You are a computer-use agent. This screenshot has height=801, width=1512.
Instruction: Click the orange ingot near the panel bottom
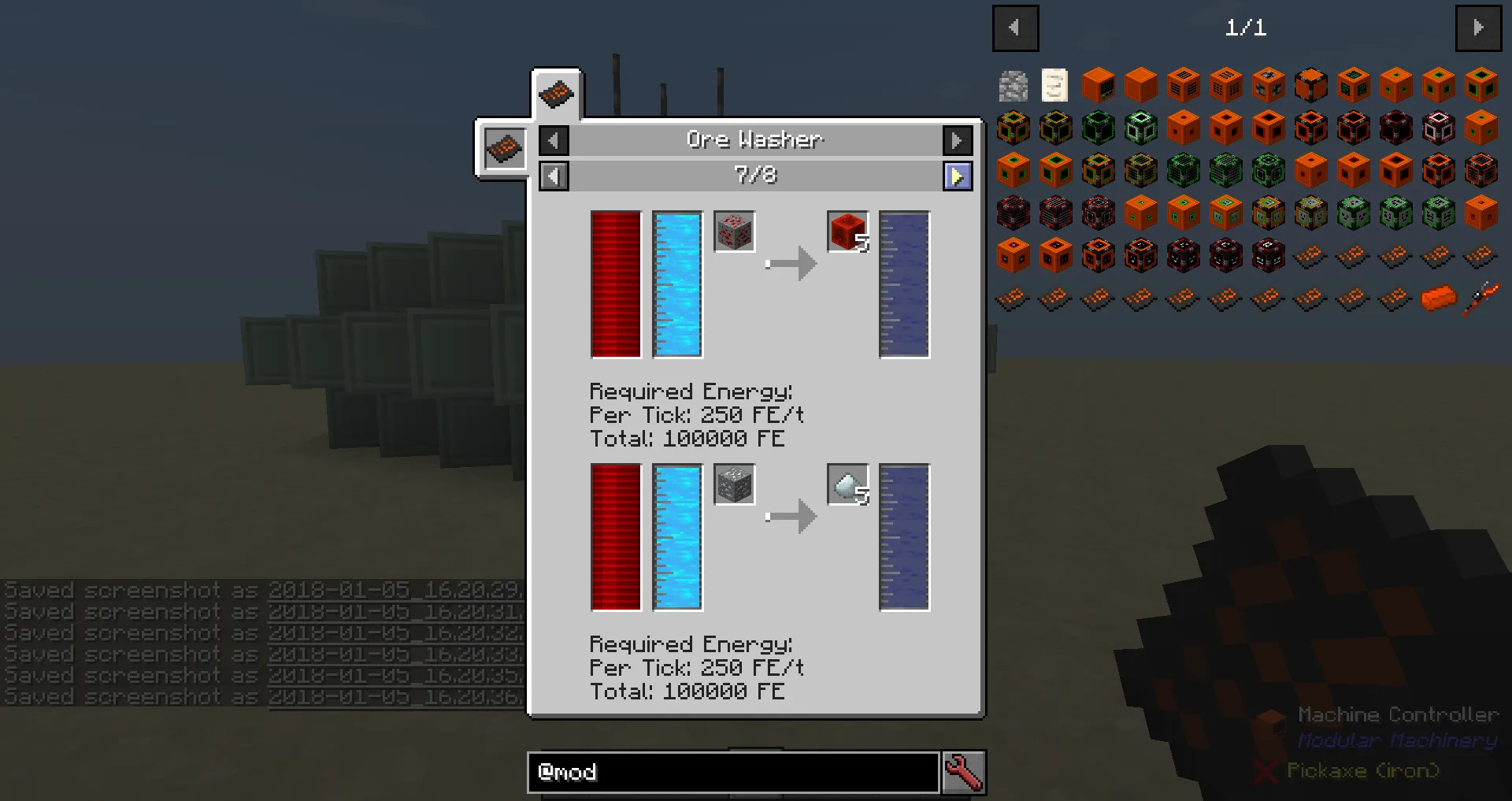[x=1439, y=299]
